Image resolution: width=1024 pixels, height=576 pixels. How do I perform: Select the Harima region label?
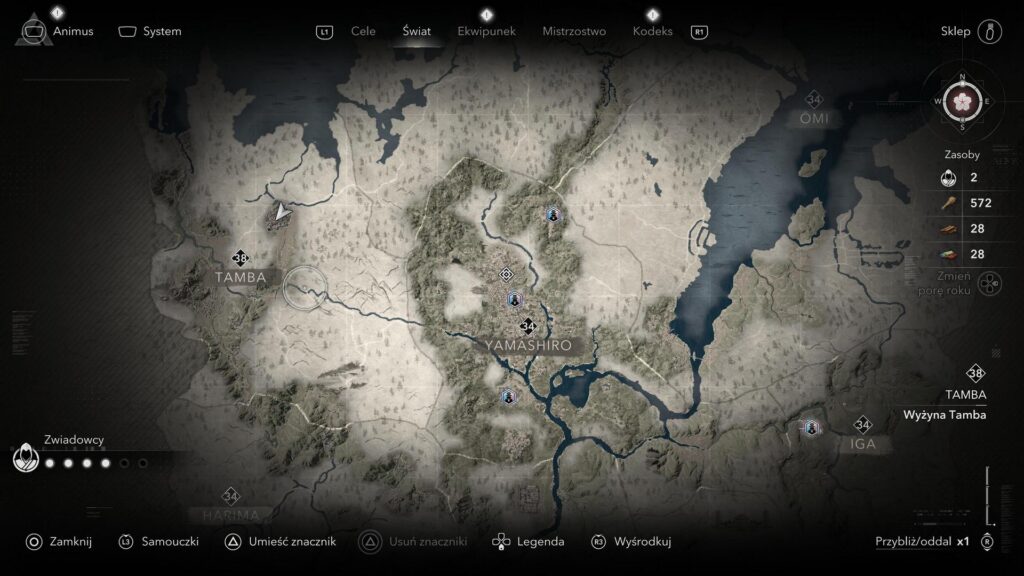[231, 514]
